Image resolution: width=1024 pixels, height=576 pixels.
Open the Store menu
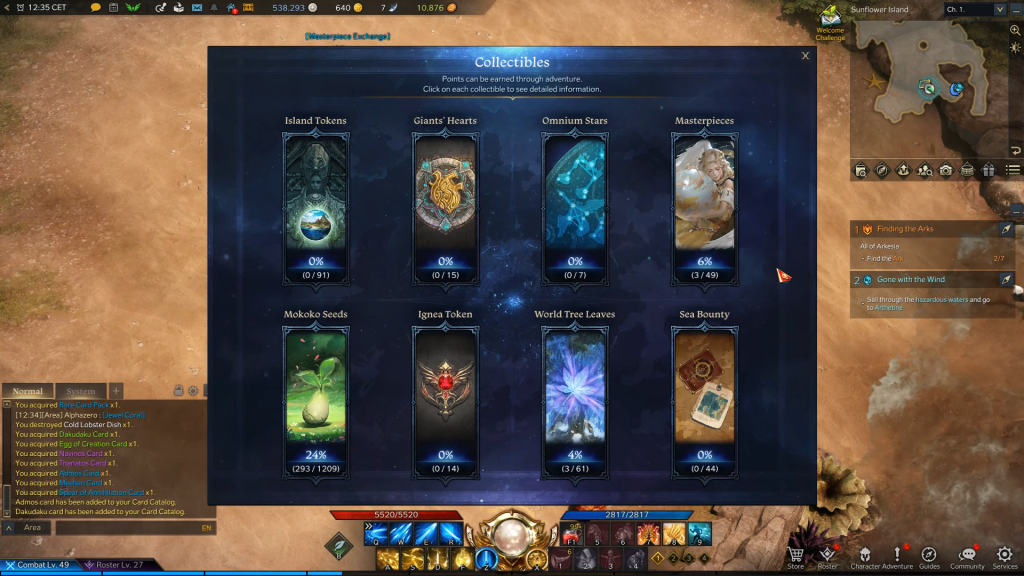point(795,557)
